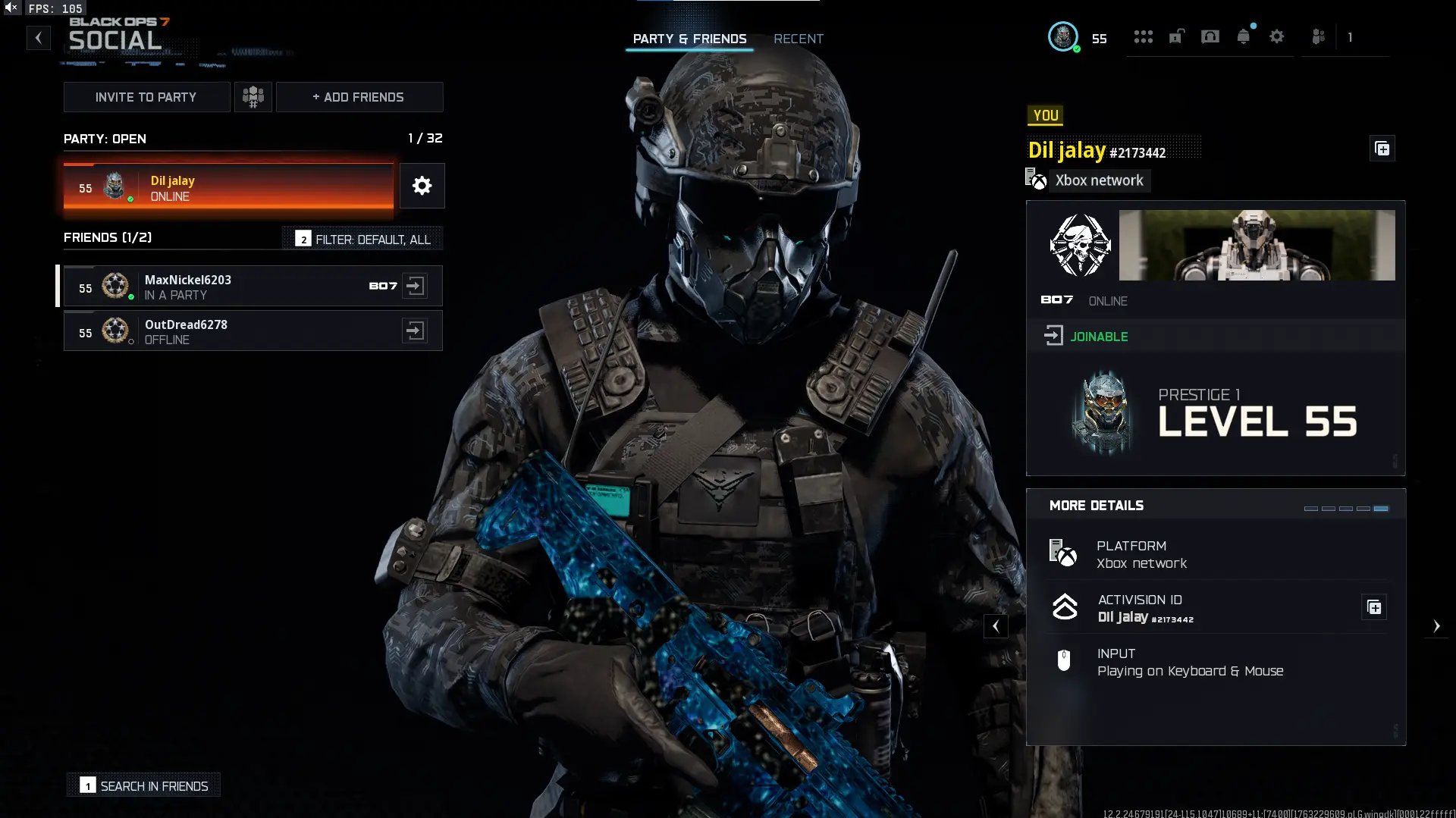Collapse the right panel using the left chevron
The width and height of the screenshot is (1456, 818).
pos(996,625)
